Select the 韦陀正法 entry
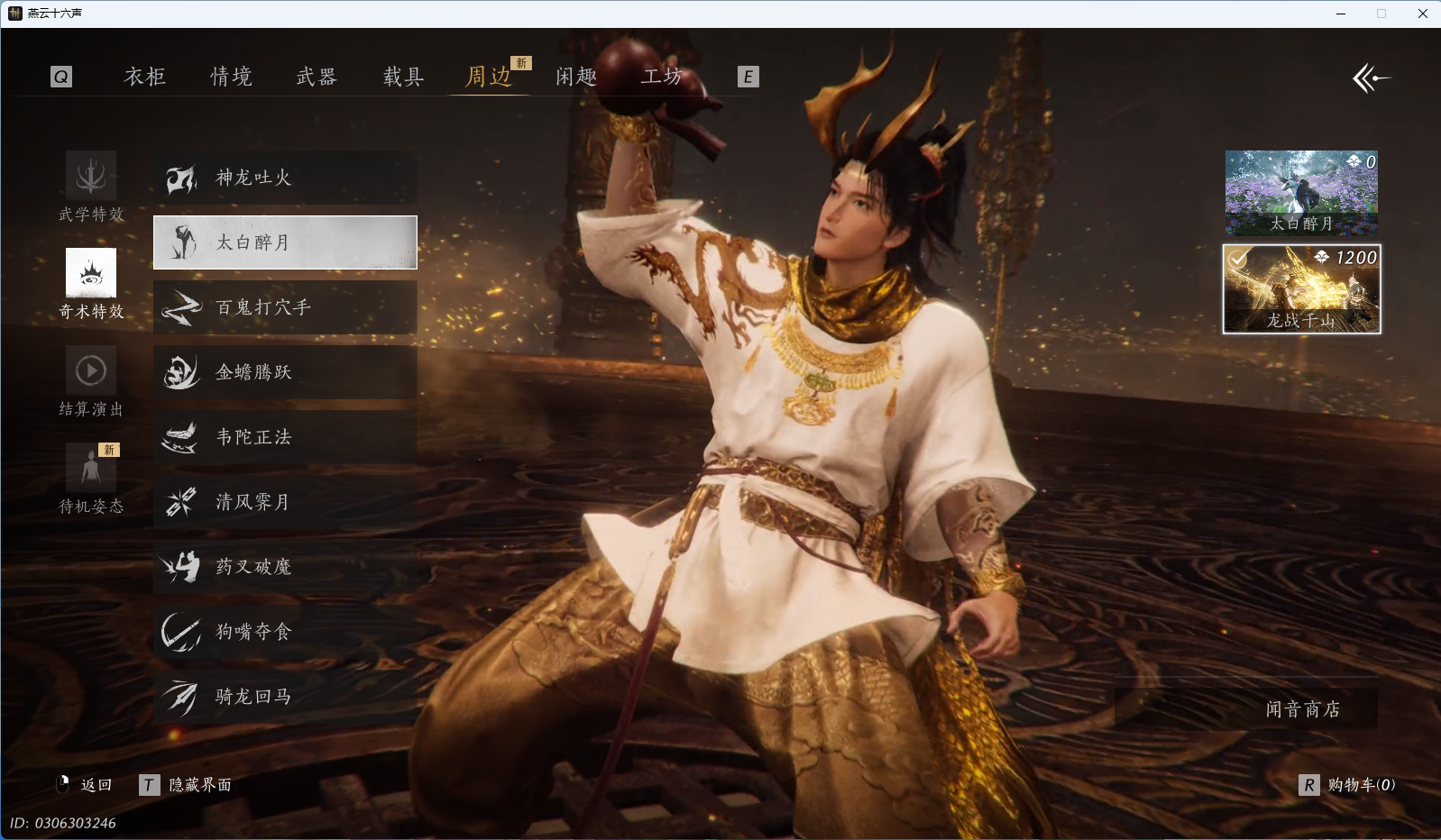Image resolution: width=1441 pixels, height=840 pixels. 285,437
